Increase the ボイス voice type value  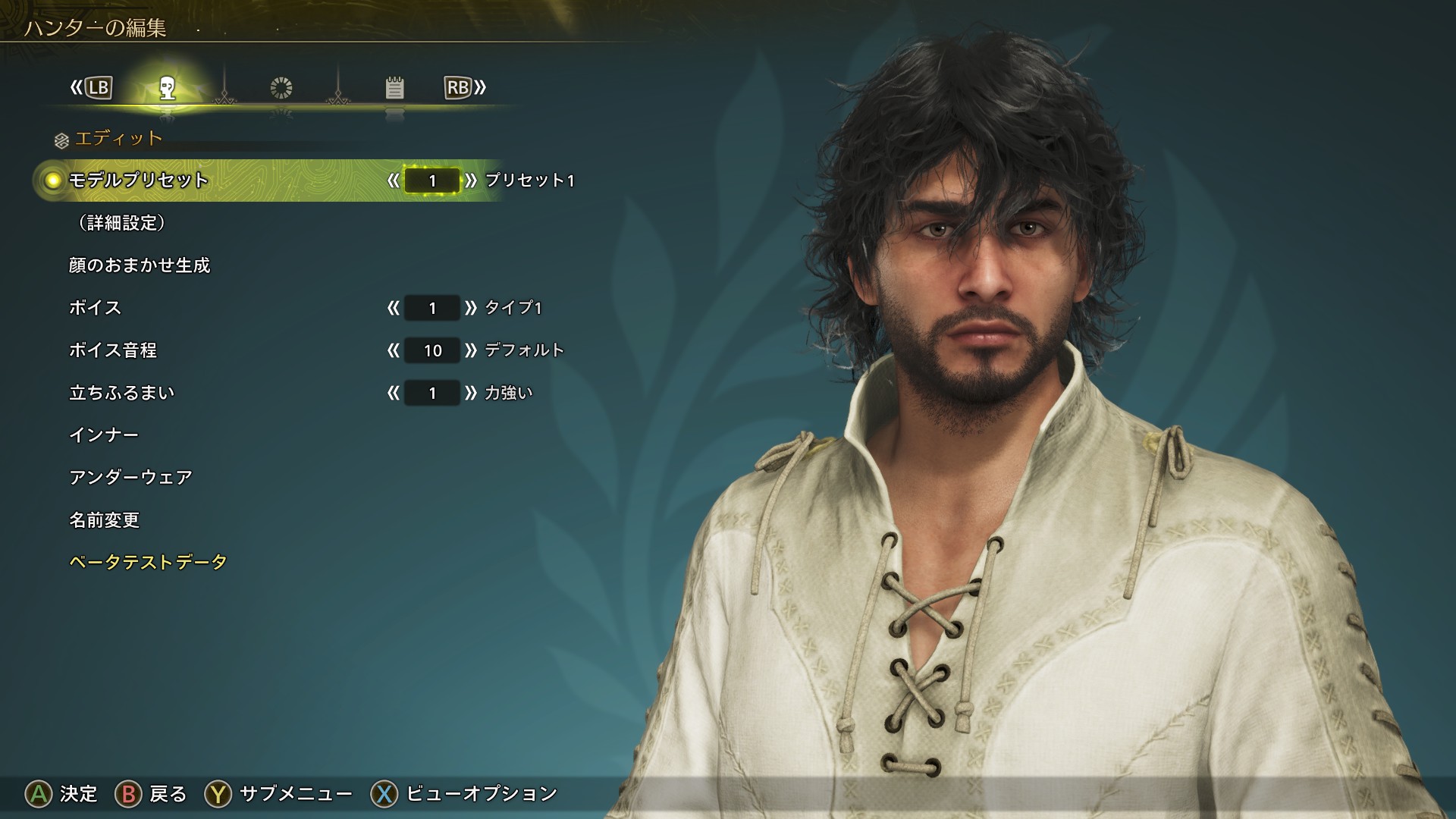pos(471,308)
